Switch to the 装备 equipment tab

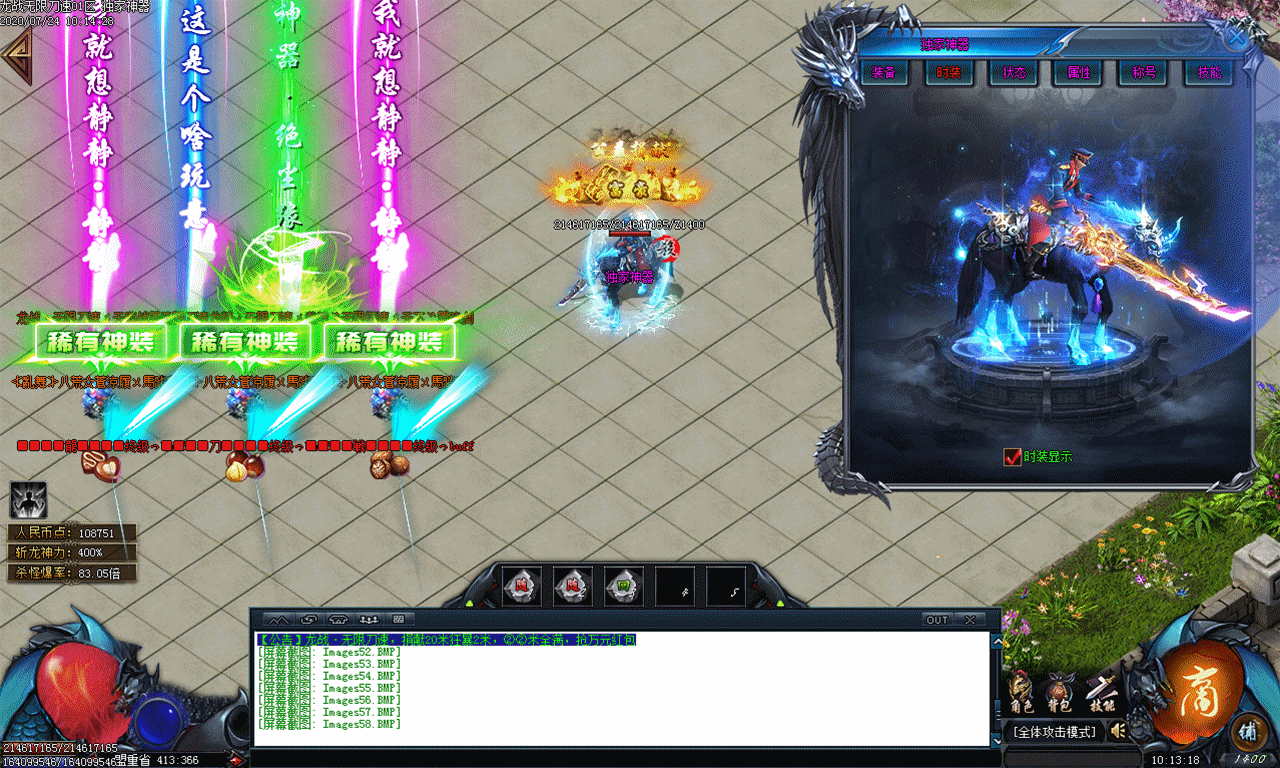point(883,73)
